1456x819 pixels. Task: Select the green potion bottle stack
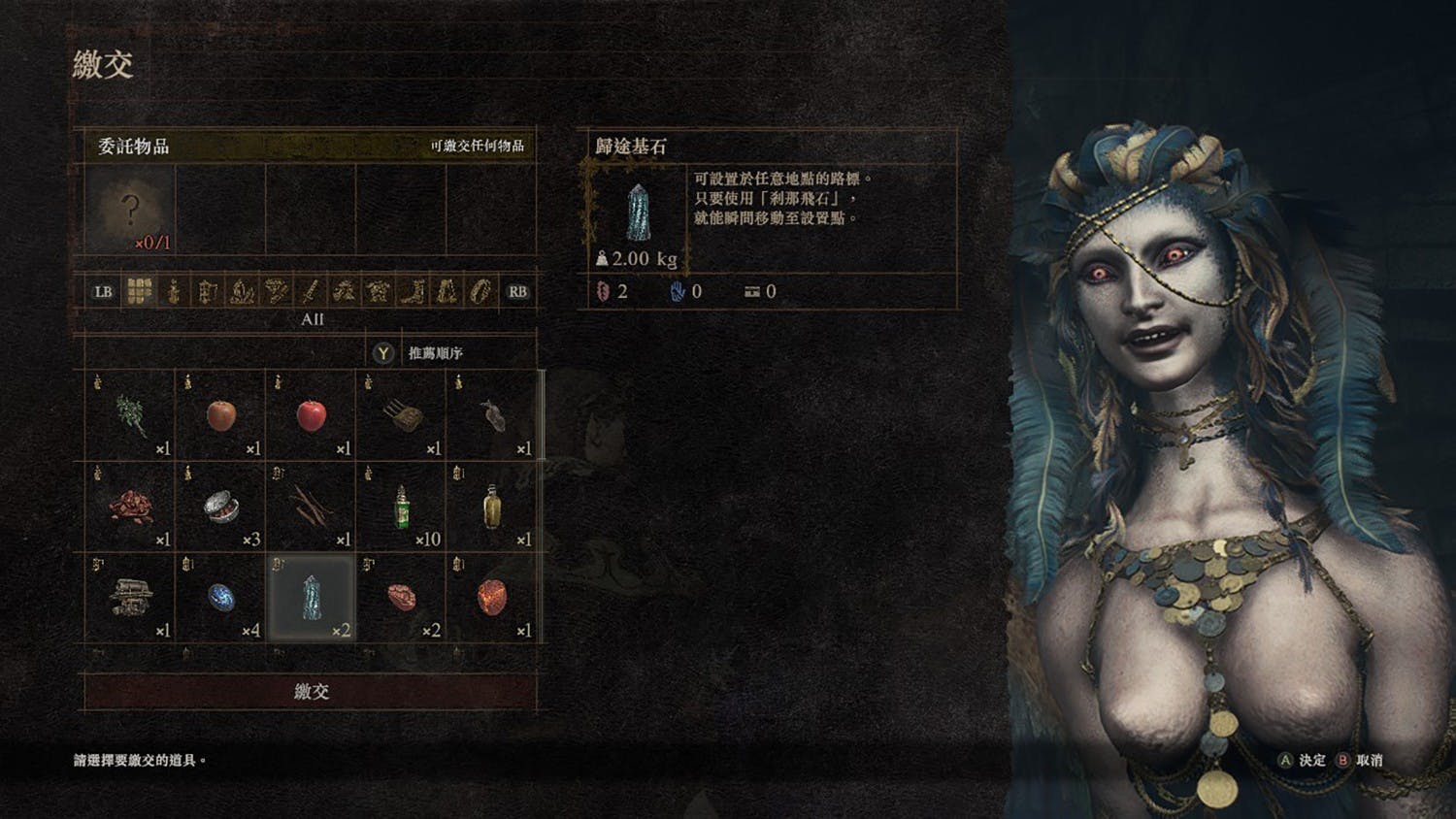pos(401,506)
